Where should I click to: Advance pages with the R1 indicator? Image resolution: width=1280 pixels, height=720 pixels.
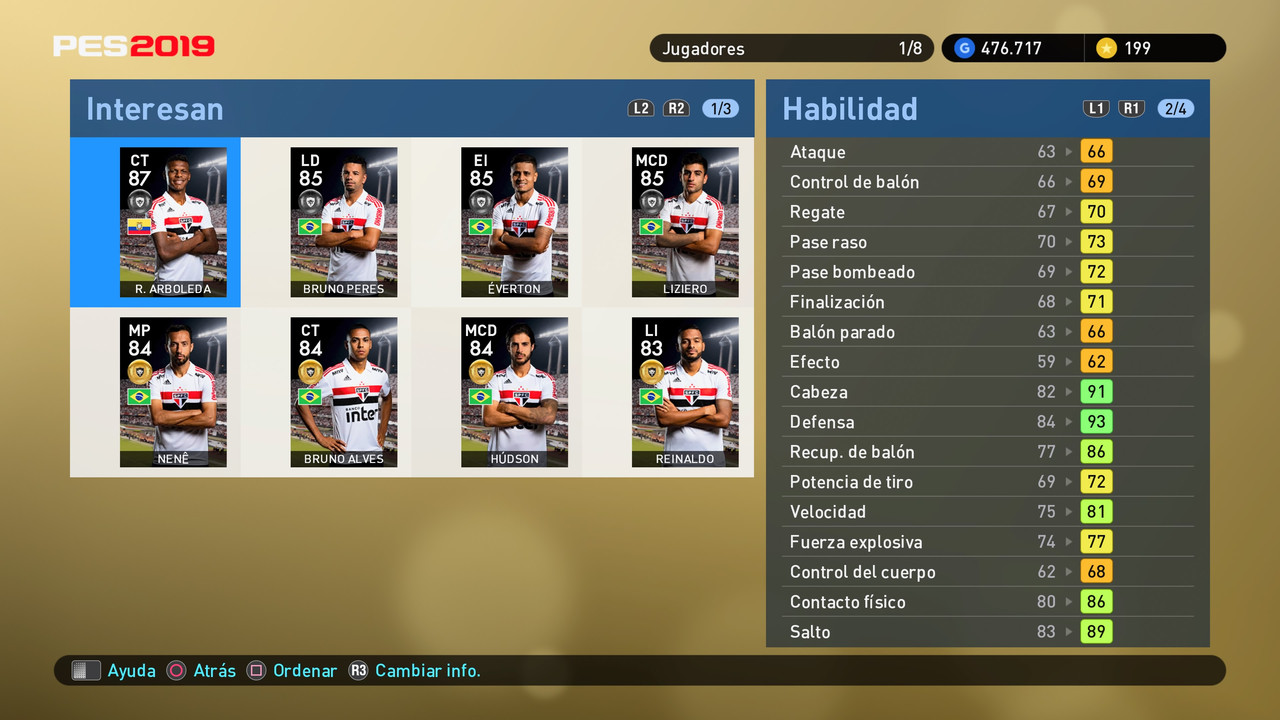pos(1131,108)
